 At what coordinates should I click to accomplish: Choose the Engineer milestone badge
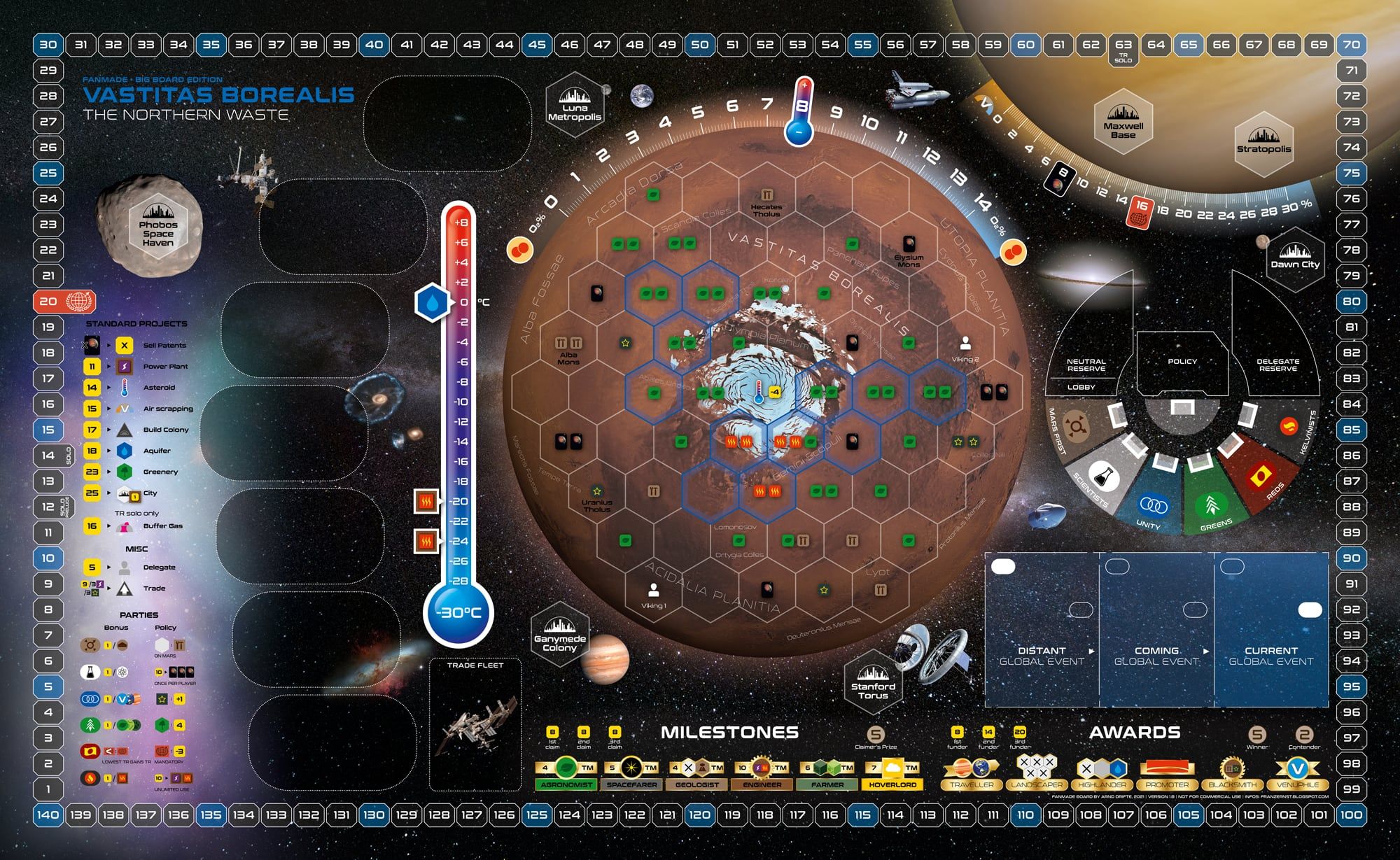(x=762, y=773)
